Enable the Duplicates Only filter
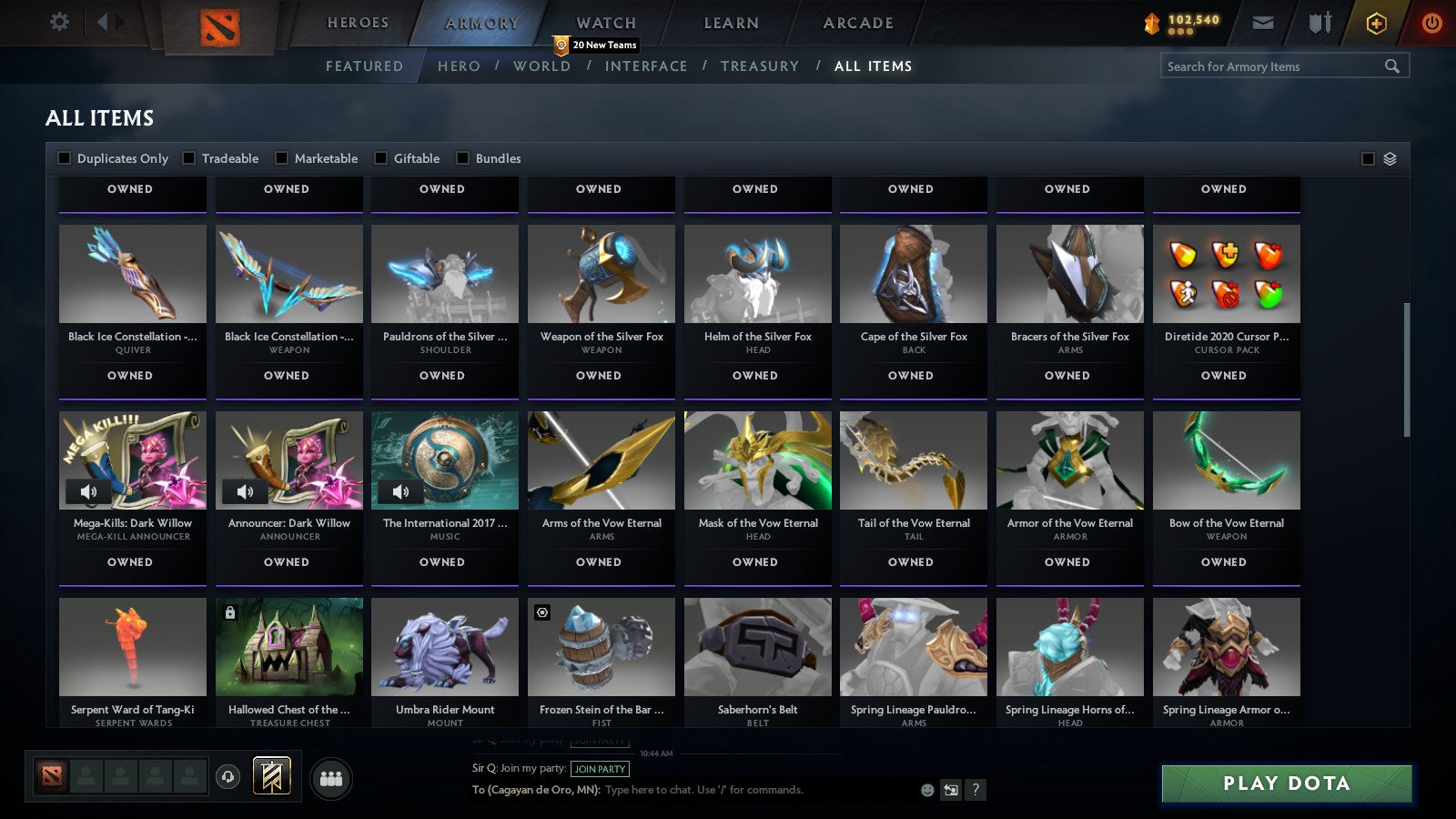1456x819 pixels. [65, 157]
